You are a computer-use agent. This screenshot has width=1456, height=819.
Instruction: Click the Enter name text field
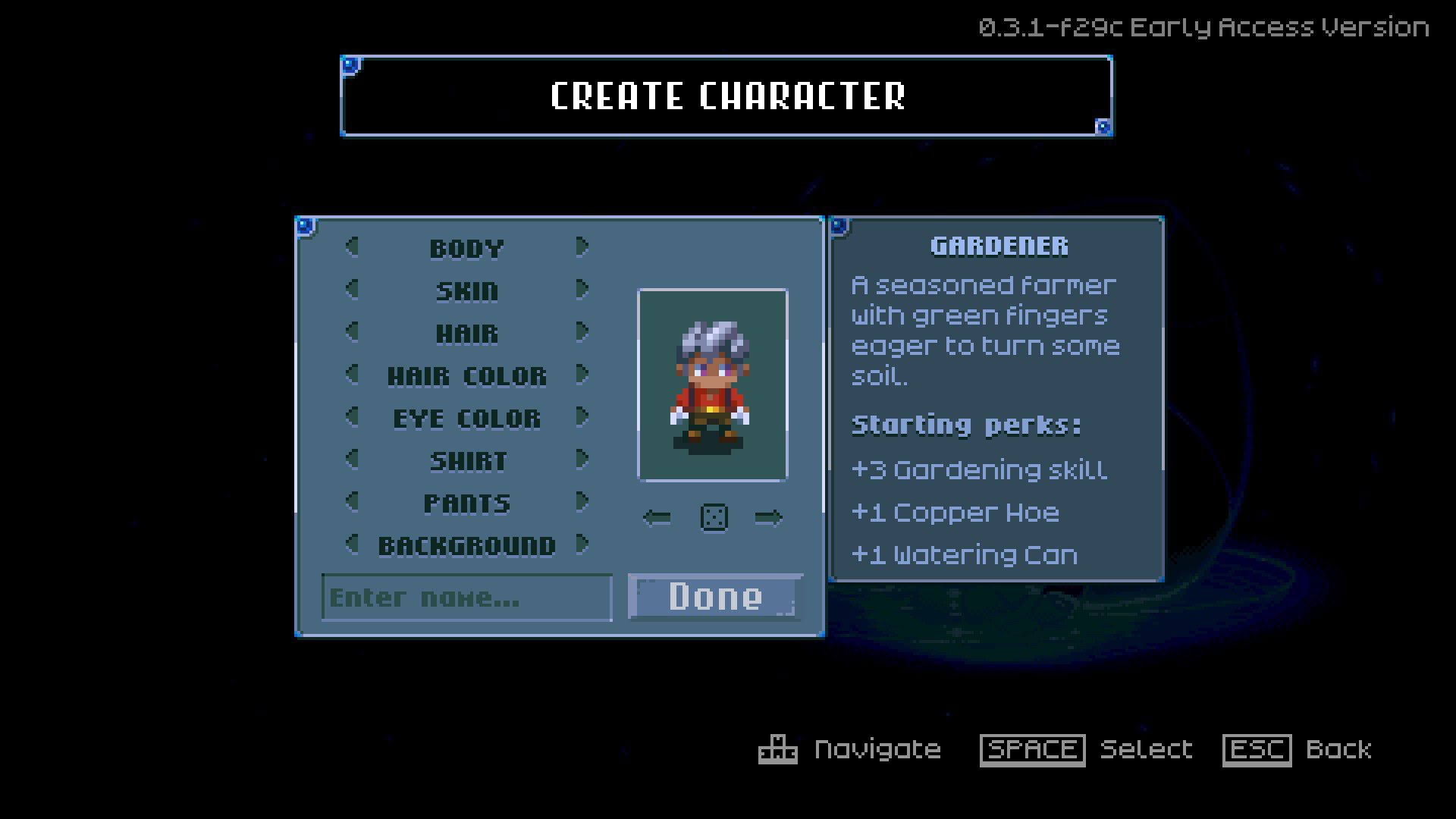click(466, 598)
